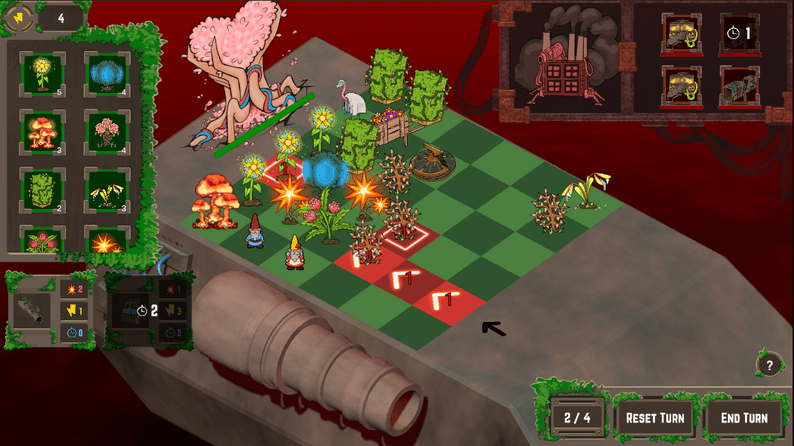Select the pink blossom tree slot
This screenshot has width=794, height=446.
click(x=106, y=132)
